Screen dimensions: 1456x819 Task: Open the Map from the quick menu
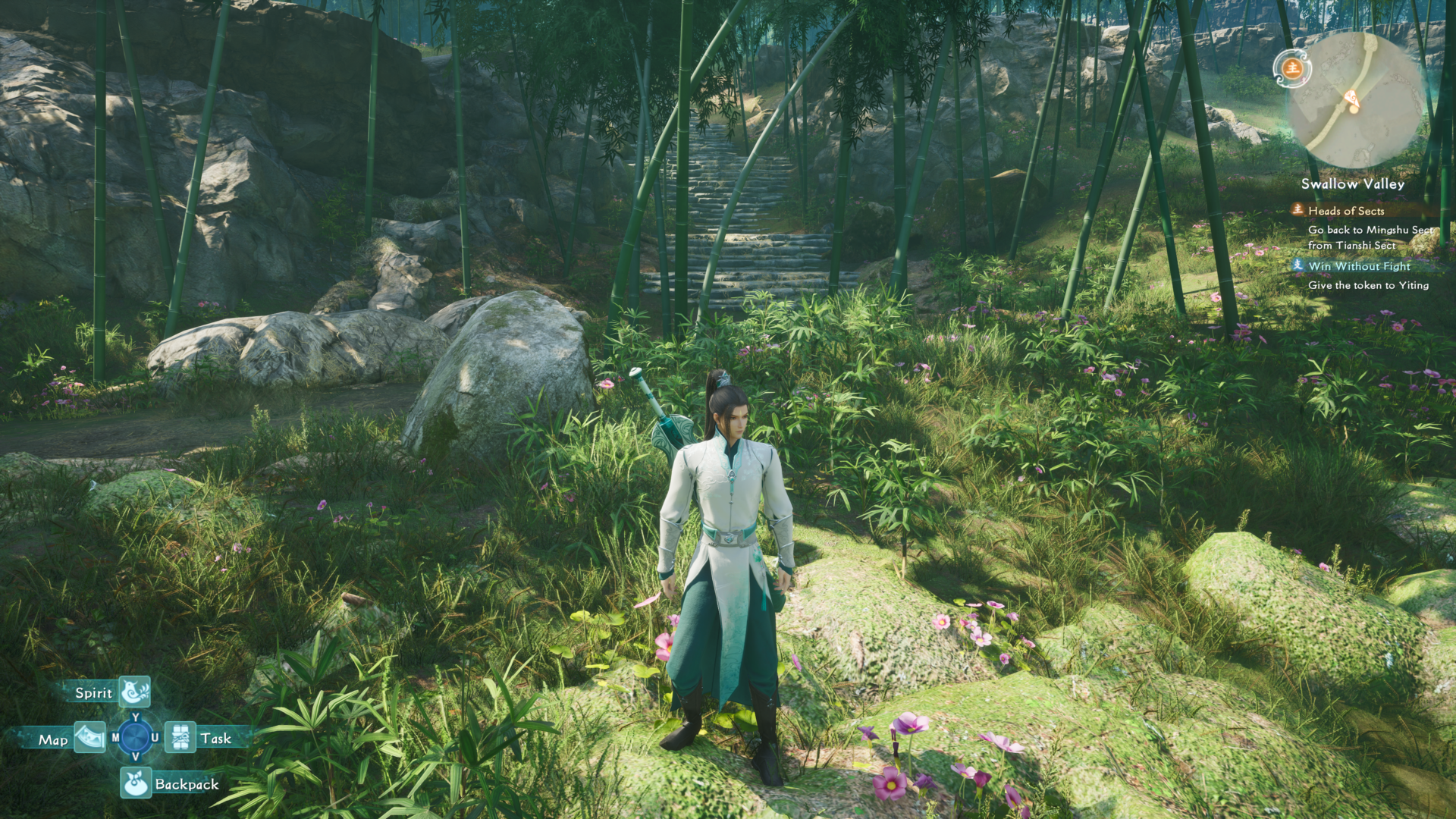89,738
